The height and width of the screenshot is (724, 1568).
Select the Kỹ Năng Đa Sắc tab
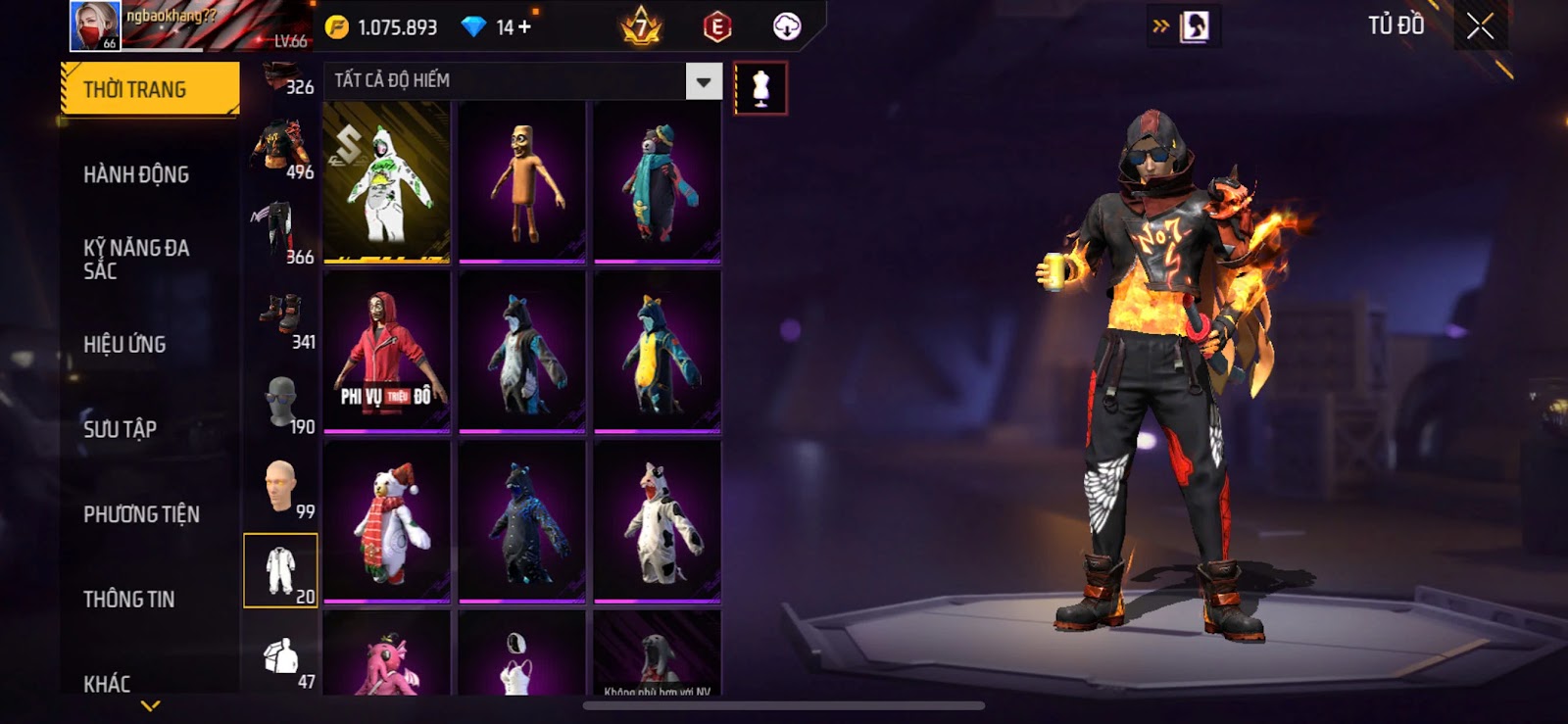136,259
